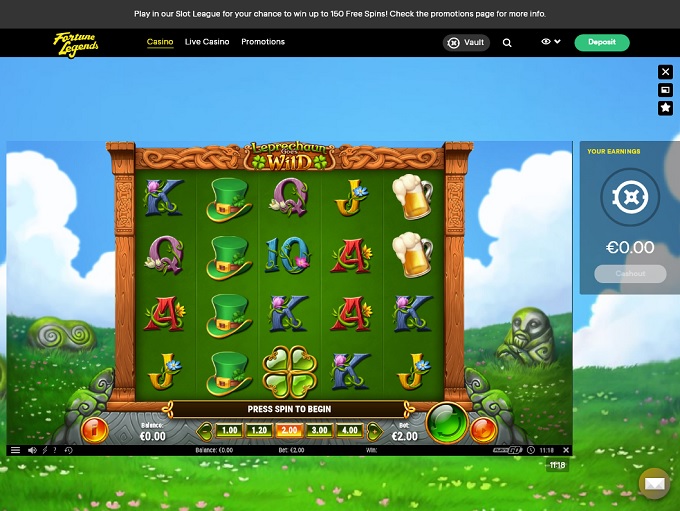Increase bet with the right arrow
The image size is (680, 511).
pos(374,431)
